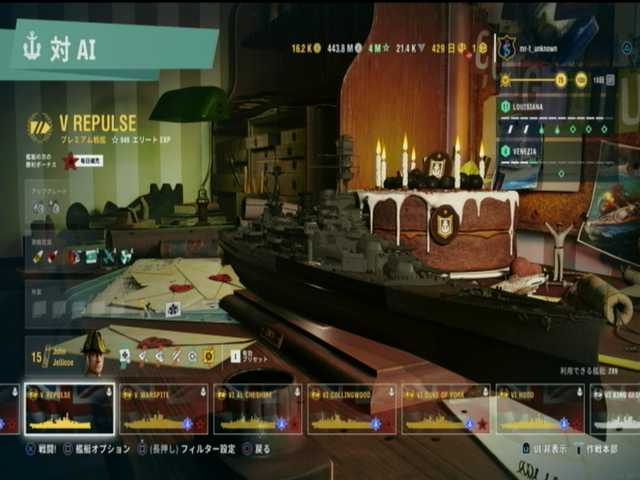Screen dimensions: 640x480
Task: Select the V Repulse ship emblem badge
Action: pos(40,127)
